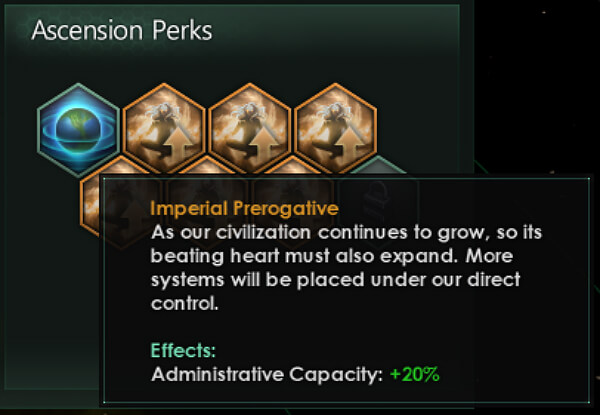Screen dimensions: 600x415
Task: Select the blue planet ascension perk
Action: pyautogui.click(x=79, y=124)
